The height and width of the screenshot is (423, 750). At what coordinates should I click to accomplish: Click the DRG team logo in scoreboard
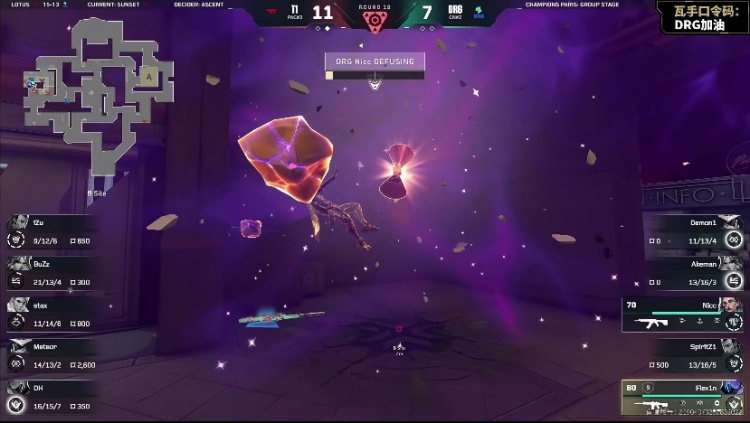click(x=455, y=13)
